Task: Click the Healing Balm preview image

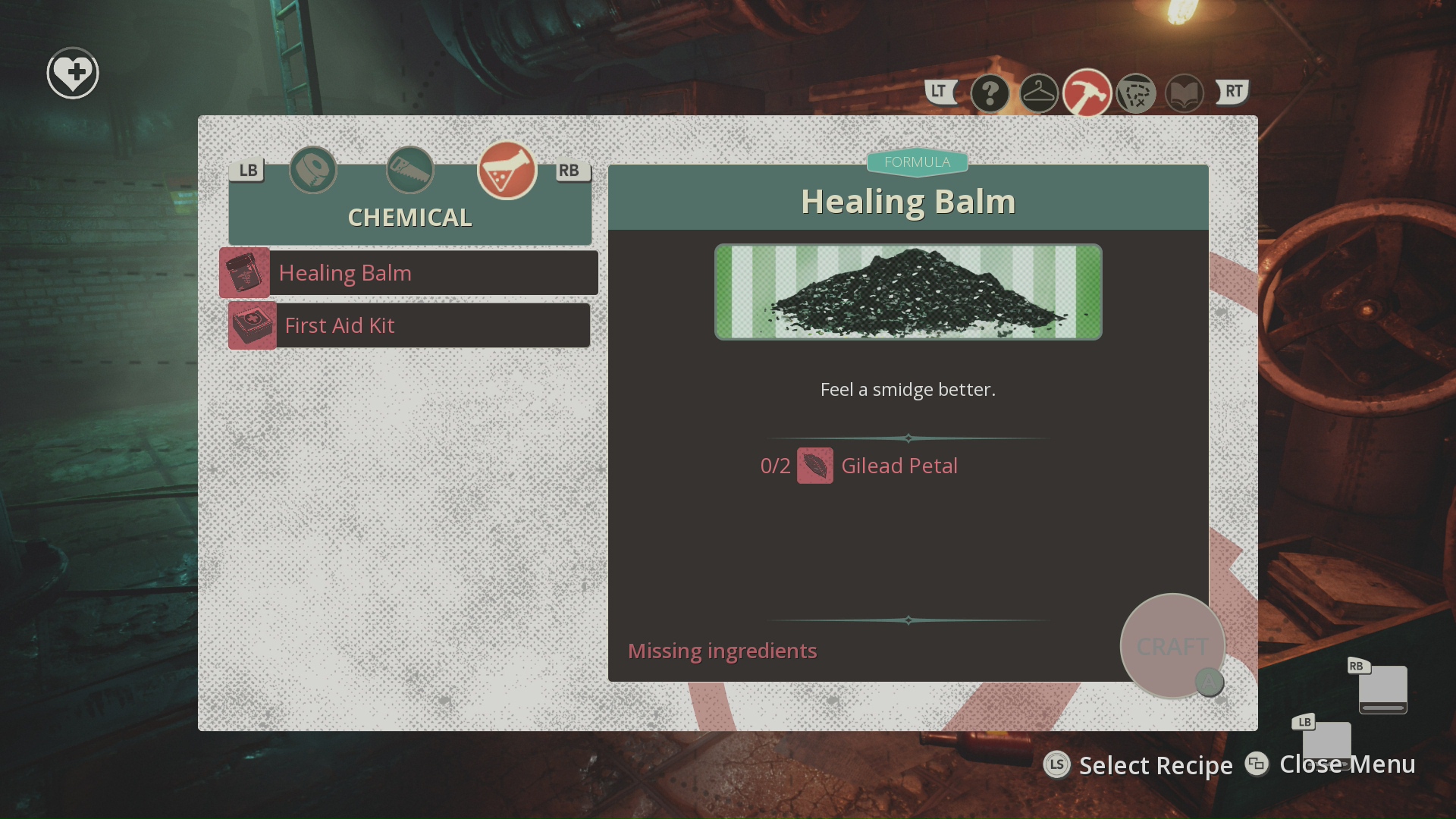Action: click(908, 292)
